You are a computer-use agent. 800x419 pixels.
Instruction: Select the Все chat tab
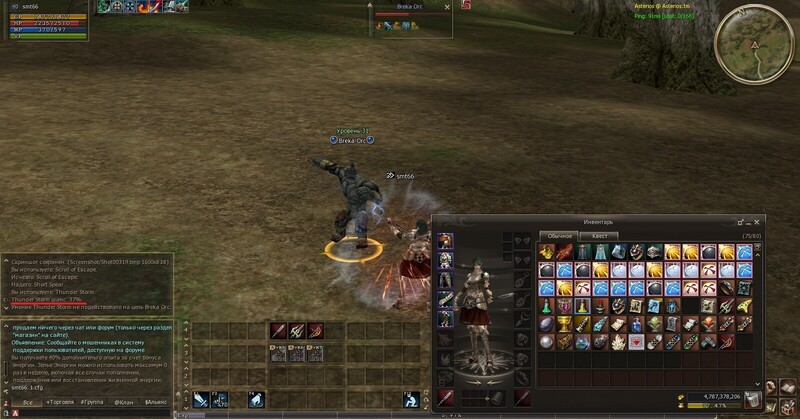coord(27,402)
